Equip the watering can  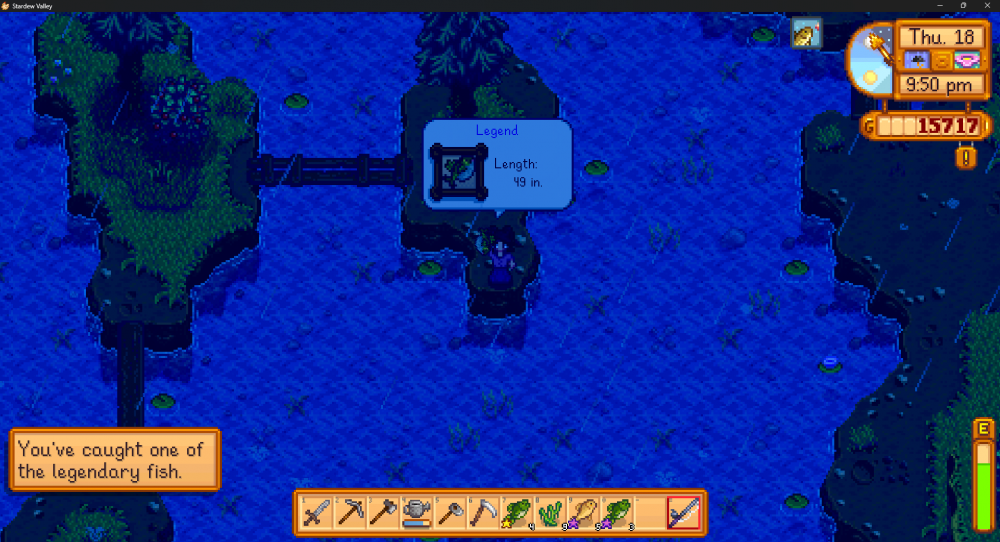pos(417,513)
